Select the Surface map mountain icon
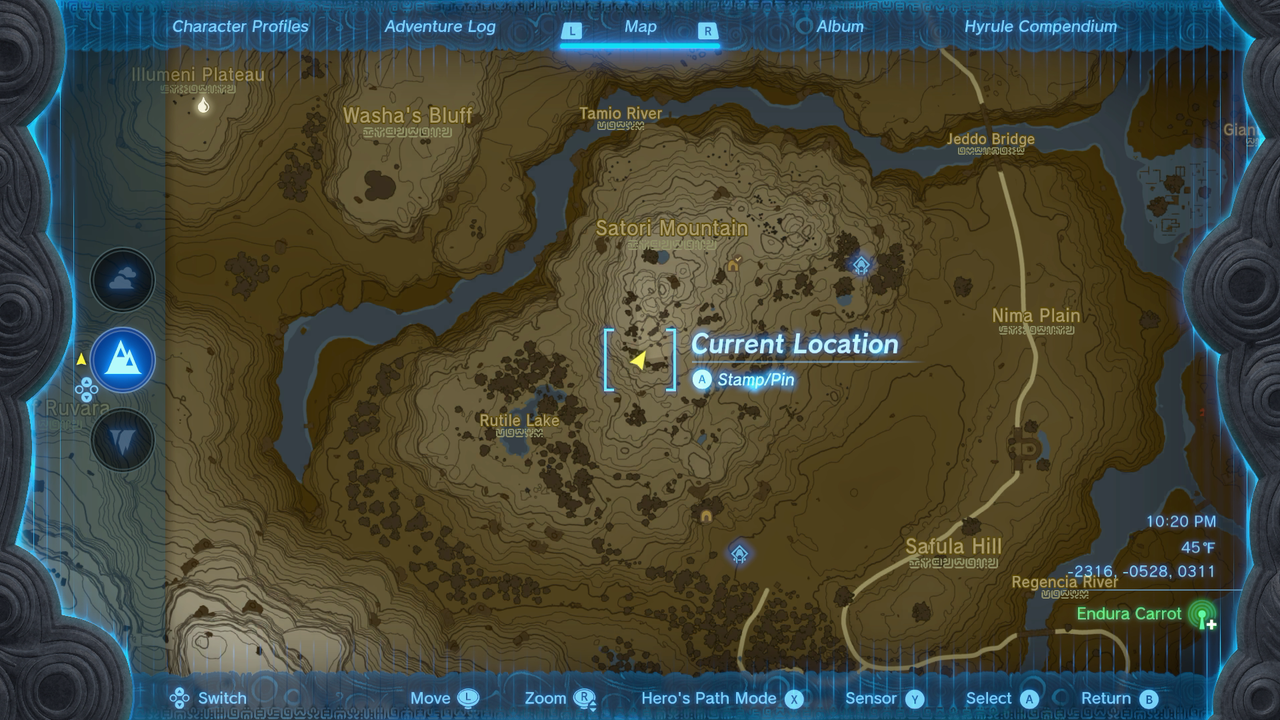1280x720 pixels. pyautogui.click(x=124, y=358)
